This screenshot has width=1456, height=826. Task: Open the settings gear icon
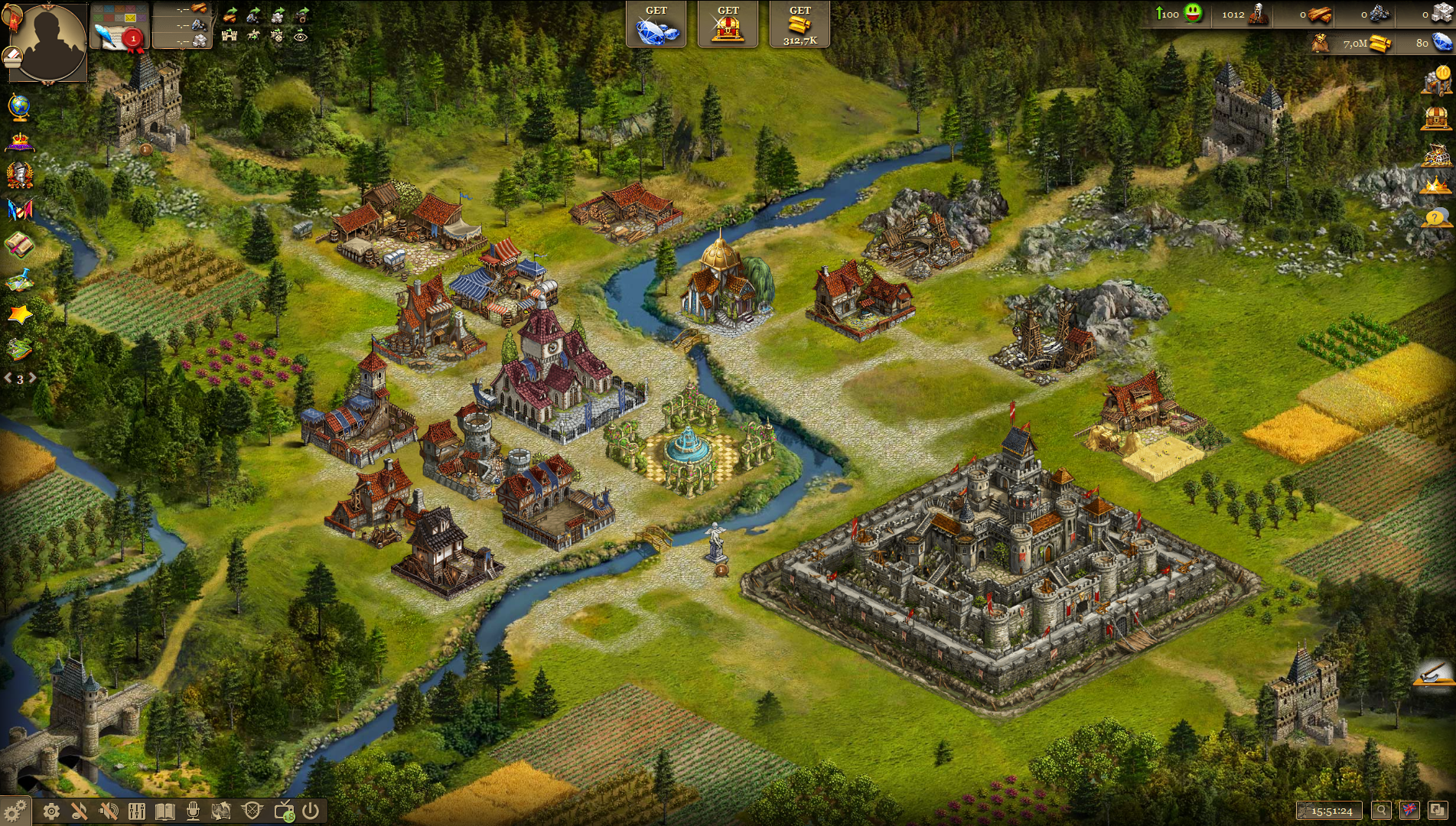(x=51, y=811)
